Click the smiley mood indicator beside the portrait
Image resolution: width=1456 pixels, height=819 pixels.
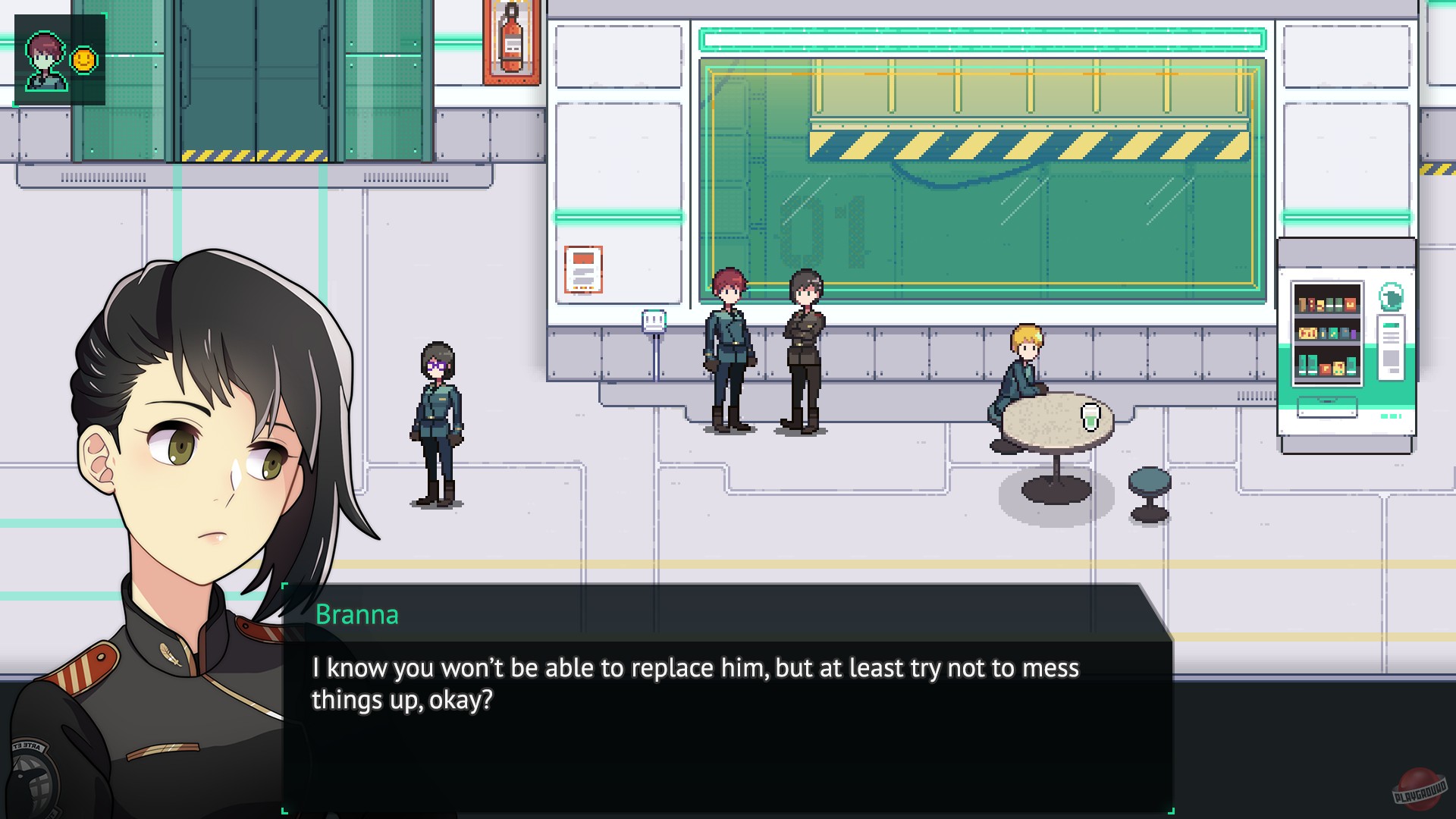pyautogui.click(x=83, y=58)
